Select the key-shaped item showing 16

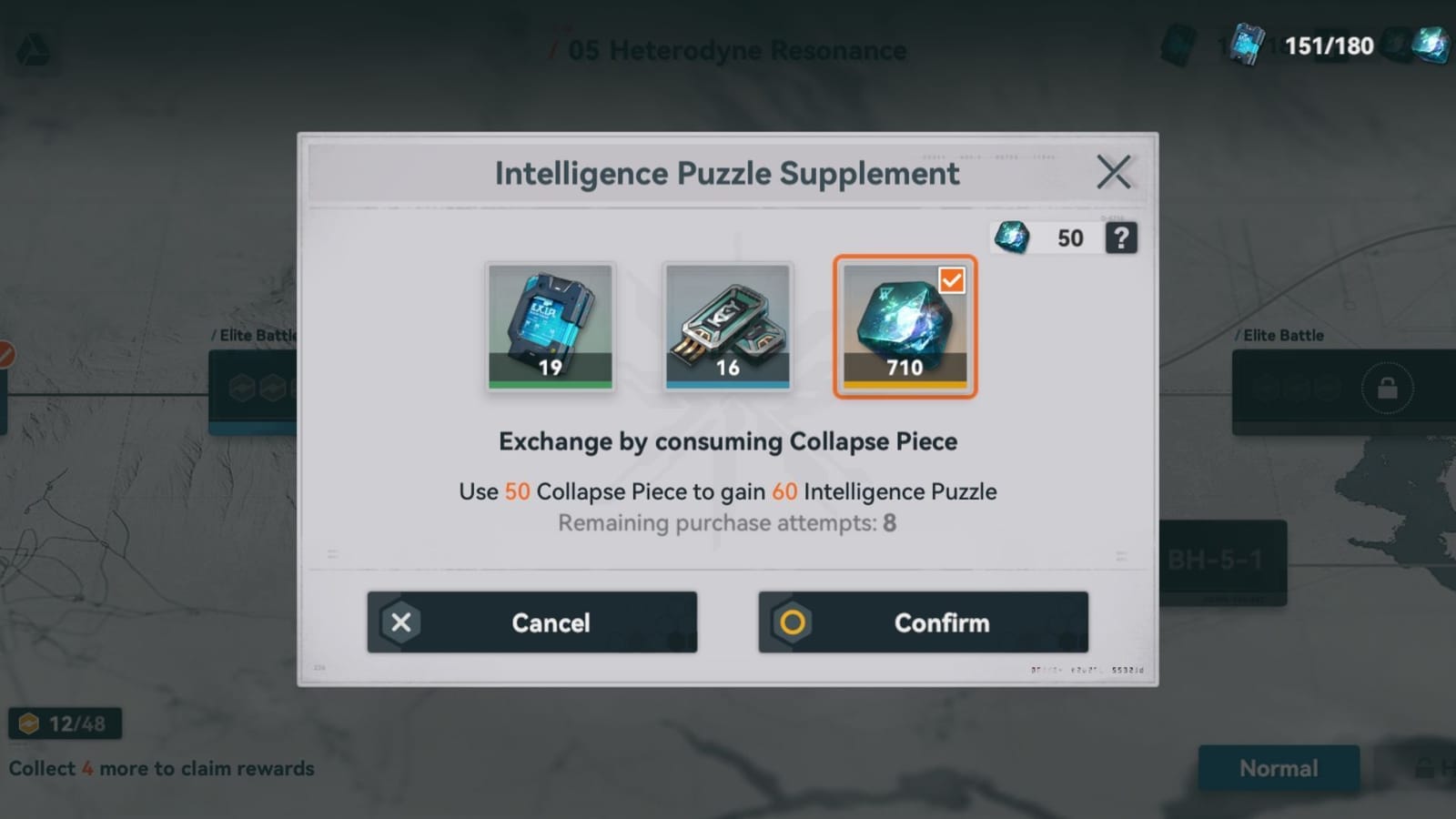pyautogui.click(x=728, y=326)
